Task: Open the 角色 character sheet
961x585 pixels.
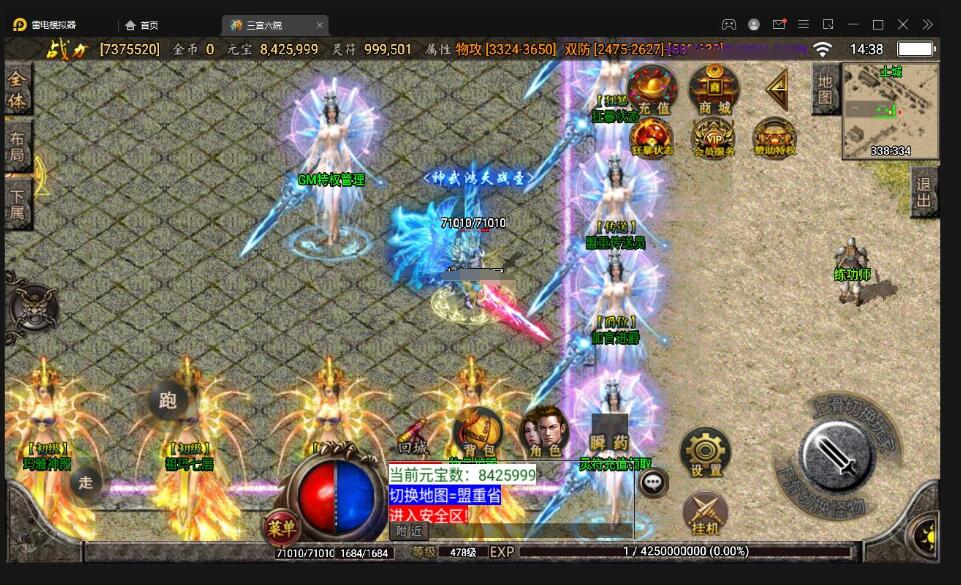Action: coord(543,431)
